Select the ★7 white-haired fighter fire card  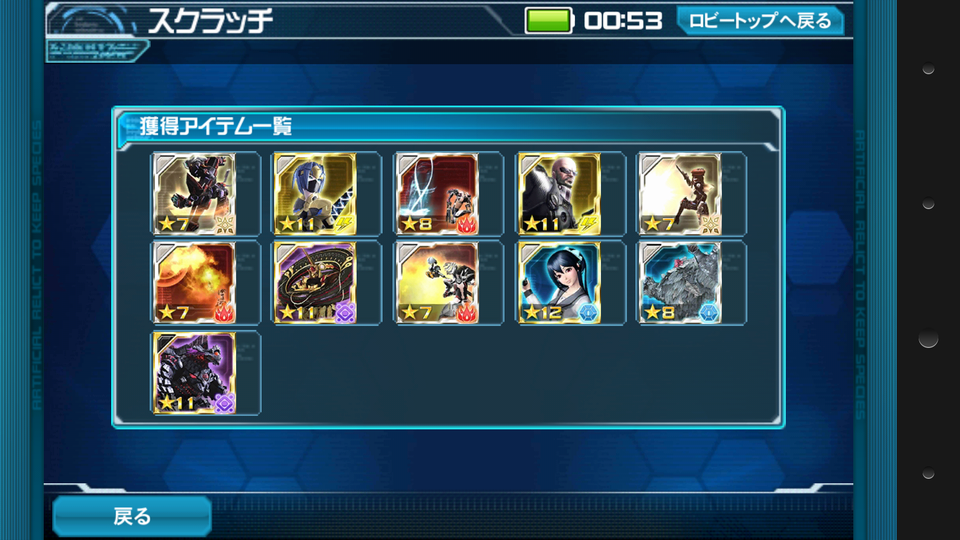point(437,283)
